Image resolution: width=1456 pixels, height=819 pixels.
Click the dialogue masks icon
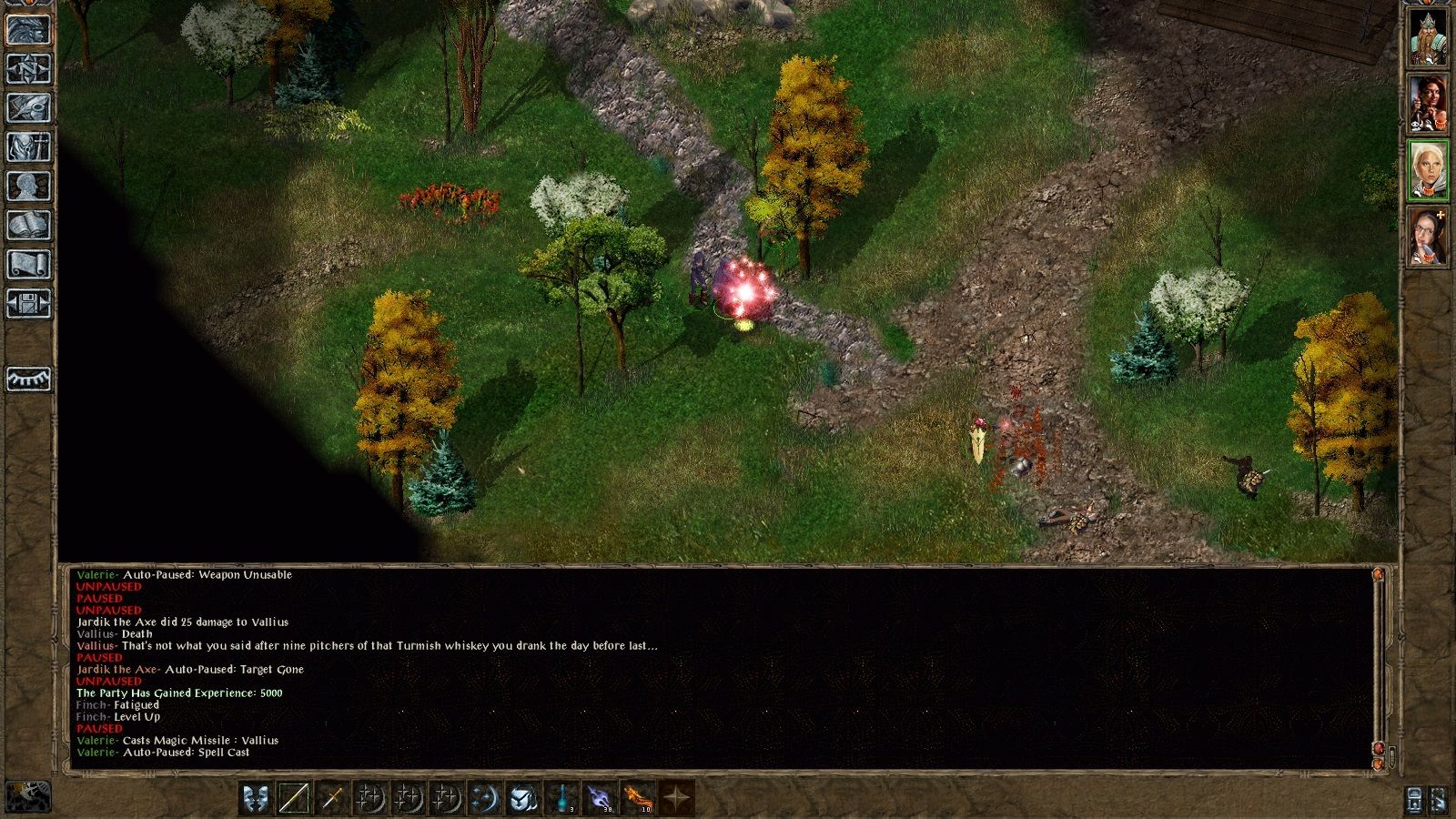(256, 799)
